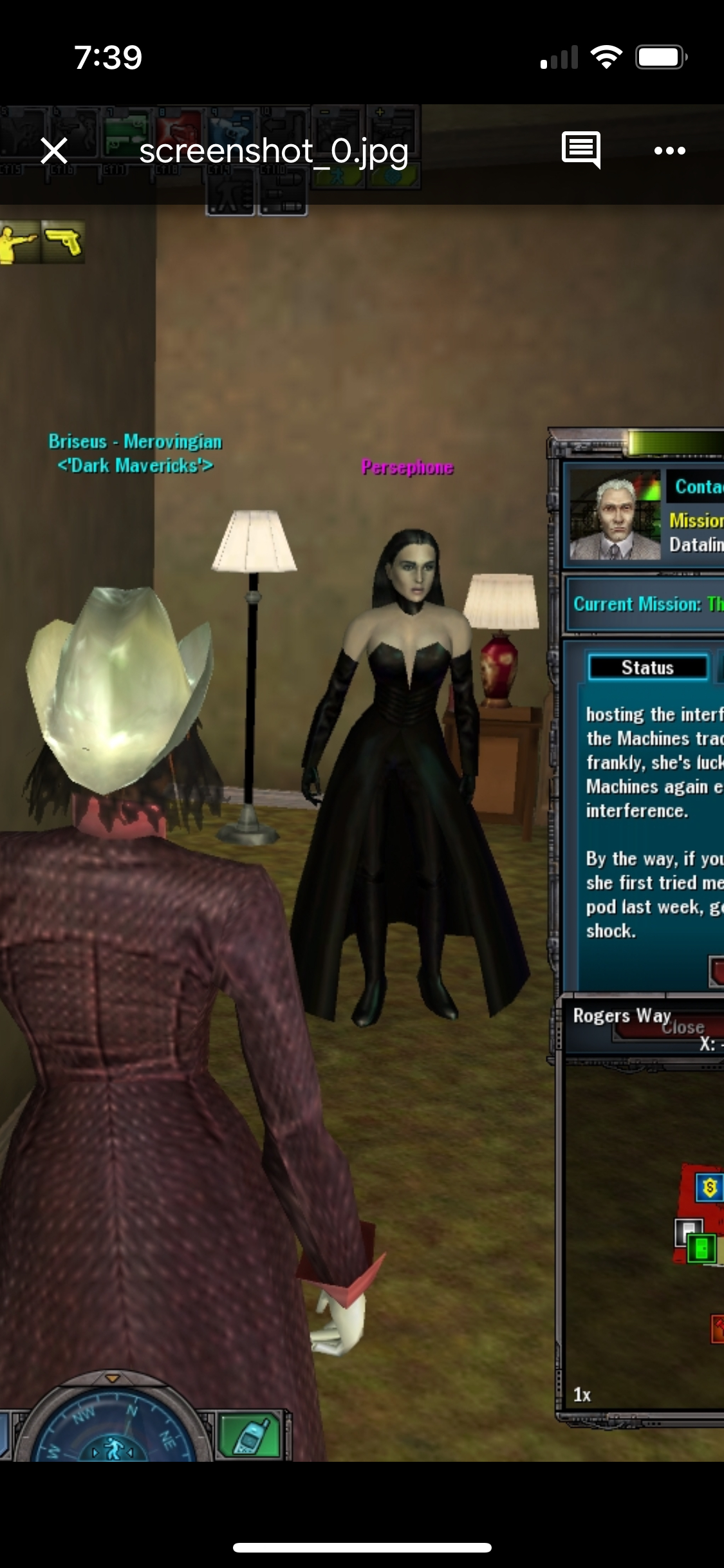724x1568 pixels.
Task: Close the screenshot image viewer
Action: pos(54,151)
